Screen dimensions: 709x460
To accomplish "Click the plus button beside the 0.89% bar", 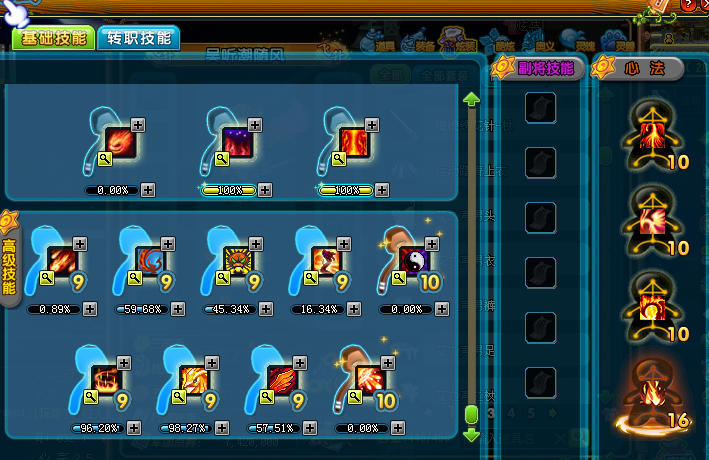I will (x=90, y=310).
